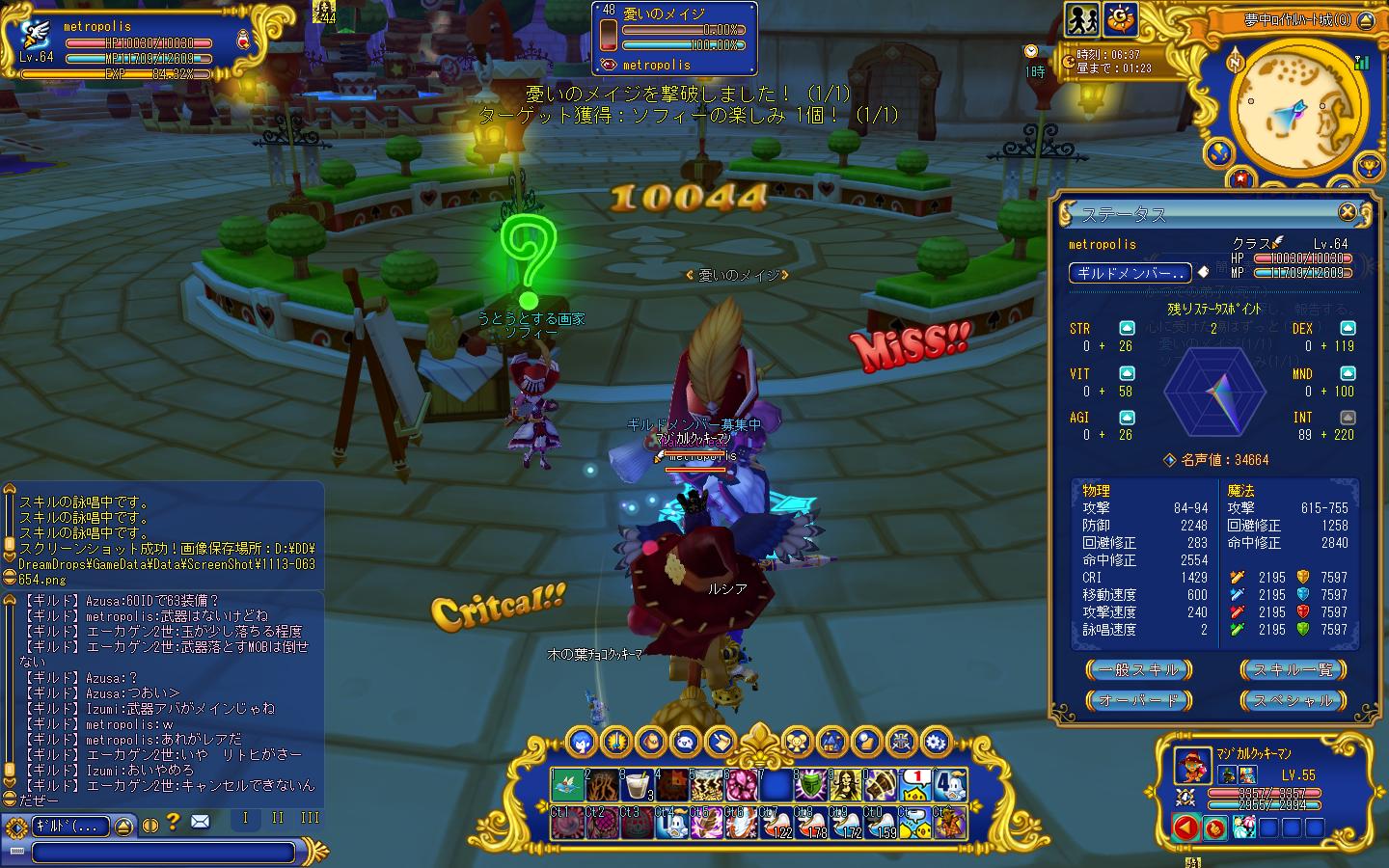Viewport: 1389px width, 868px height.
Task: Open the スキル一覧 skill list
Action: point(1293,669)
